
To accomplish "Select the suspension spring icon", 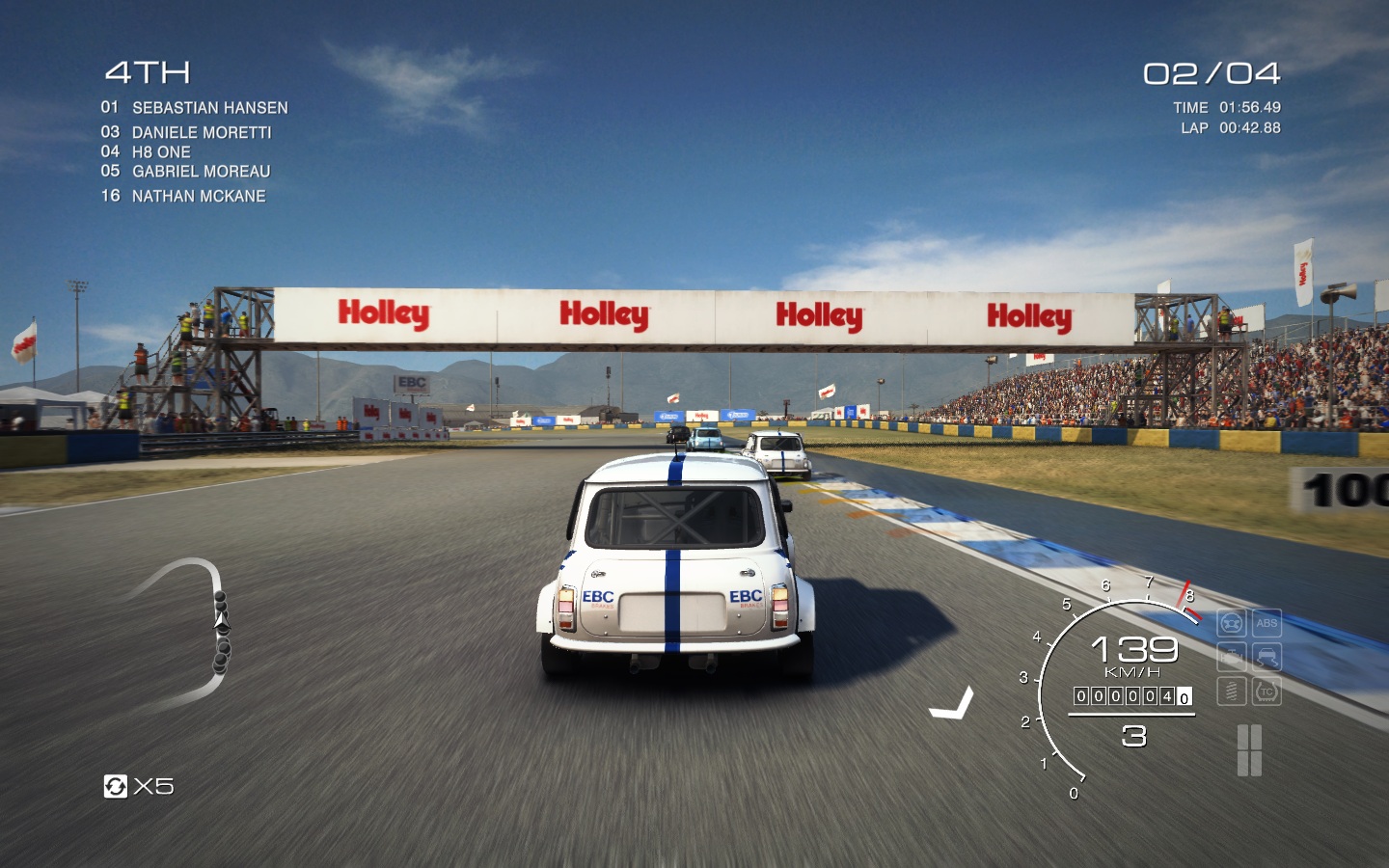I will coord(1232,691).
